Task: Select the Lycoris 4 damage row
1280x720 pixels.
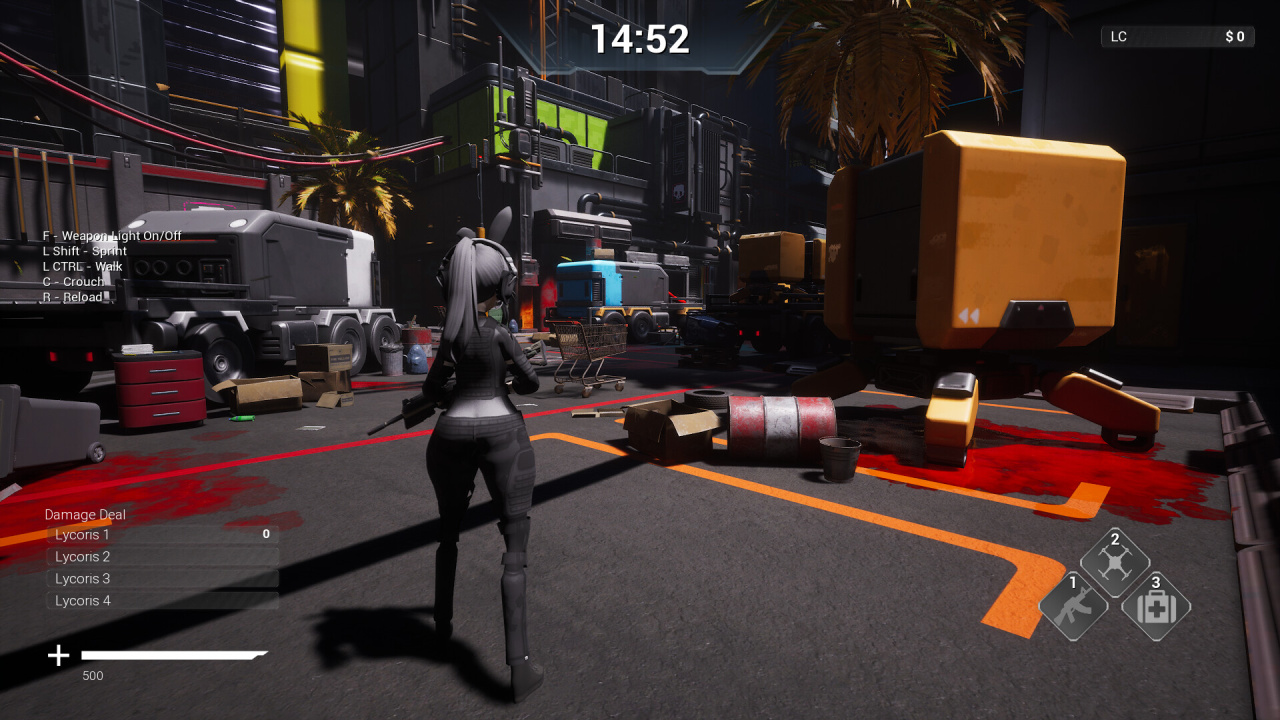Action: click(x=162, y=601)
